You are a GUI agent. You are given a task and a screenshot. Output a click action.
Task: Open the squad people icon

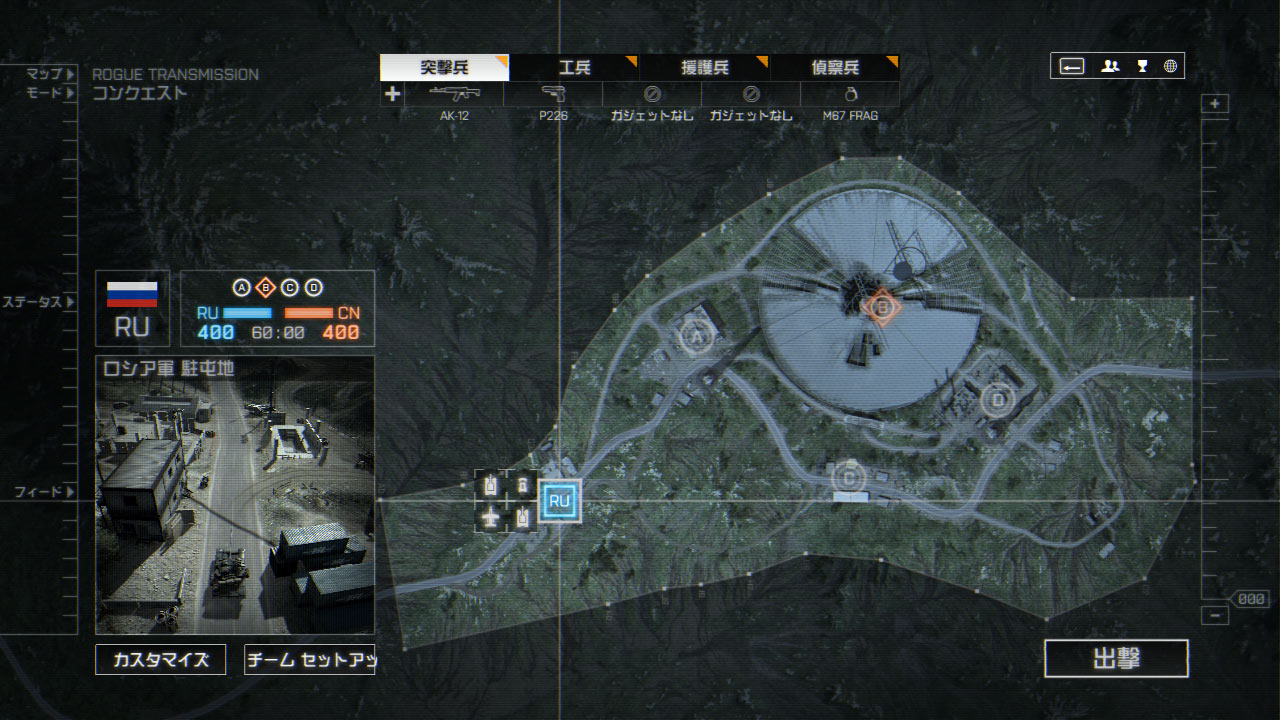coord(1110,67)
